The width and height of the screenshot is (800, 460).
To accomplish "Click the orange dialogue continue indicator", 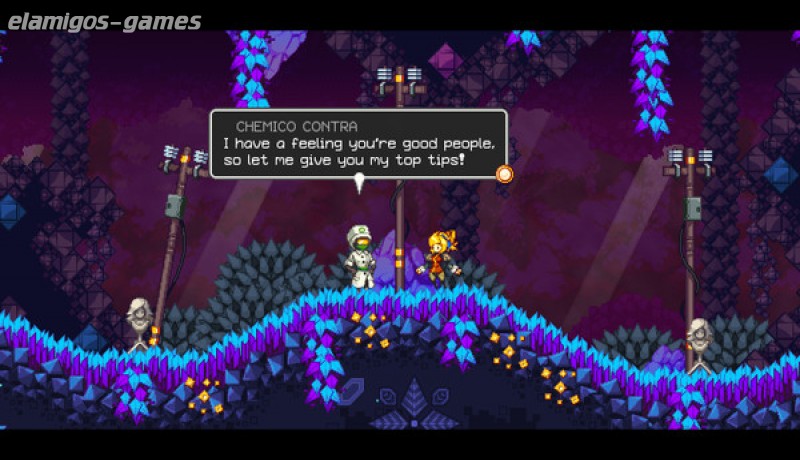I will click(505, 174).
